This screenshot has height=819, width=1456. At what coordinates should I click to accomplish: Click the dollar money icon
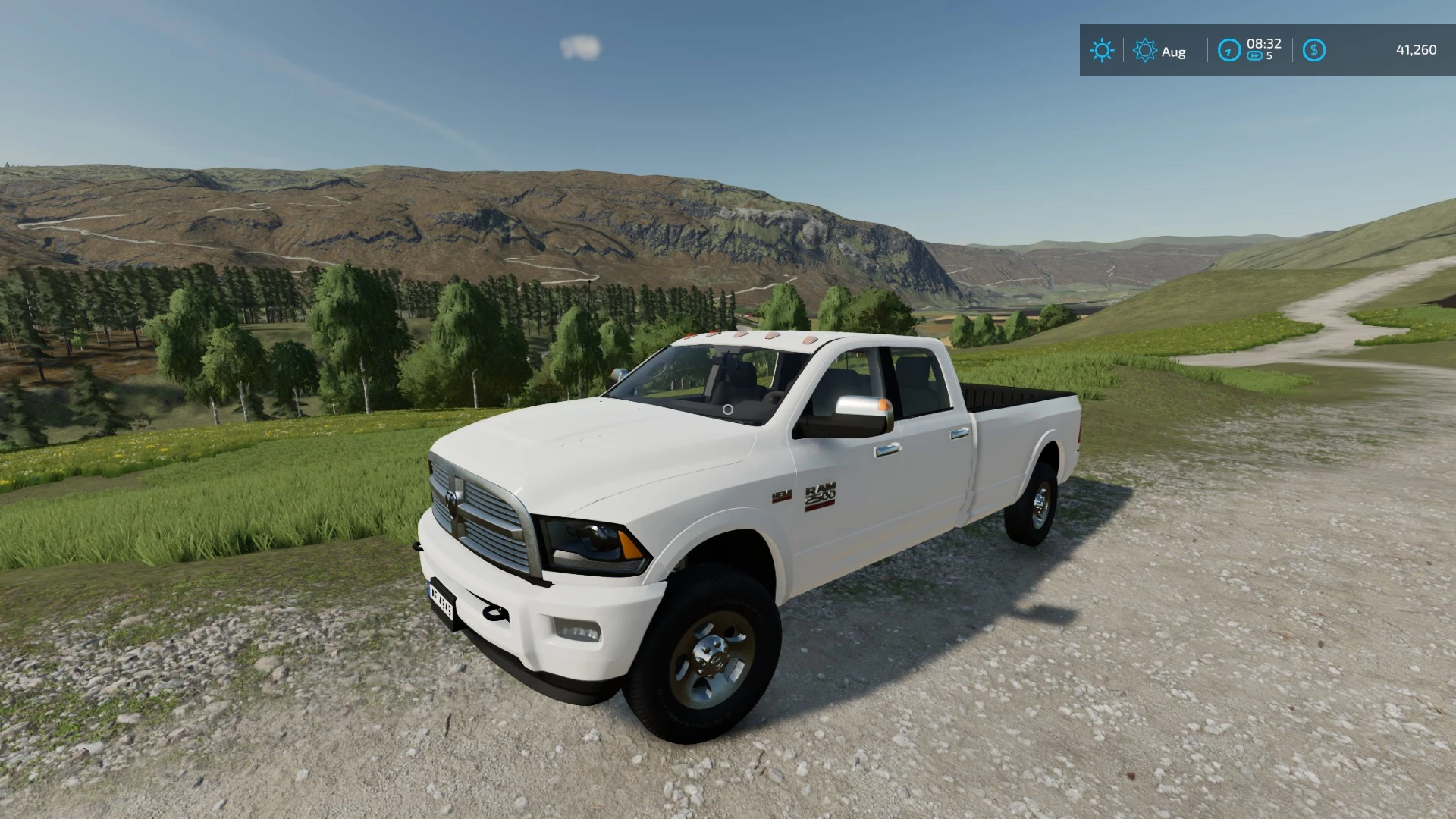(1313, 51)
